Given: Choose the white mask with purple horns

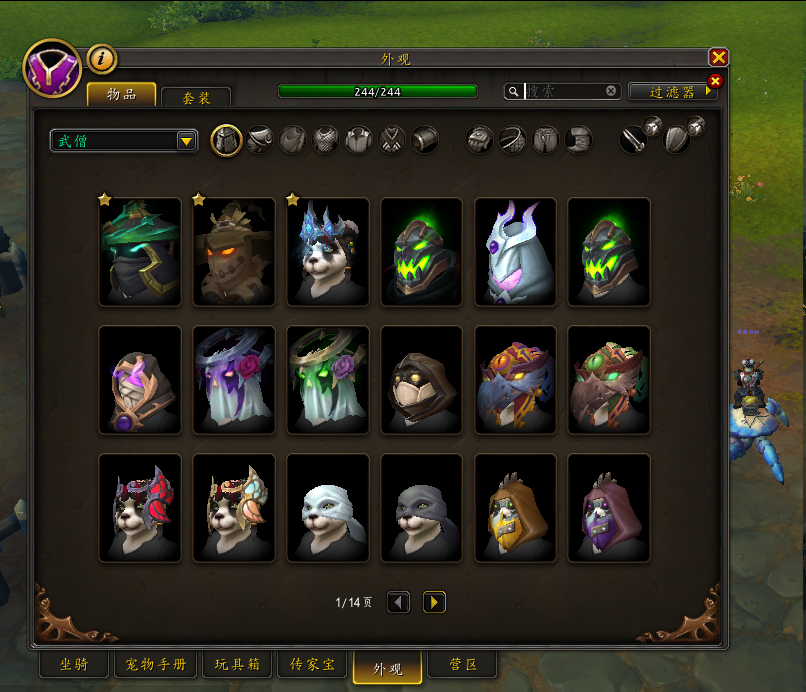Looking at the screenshot, I should point(516,252).
